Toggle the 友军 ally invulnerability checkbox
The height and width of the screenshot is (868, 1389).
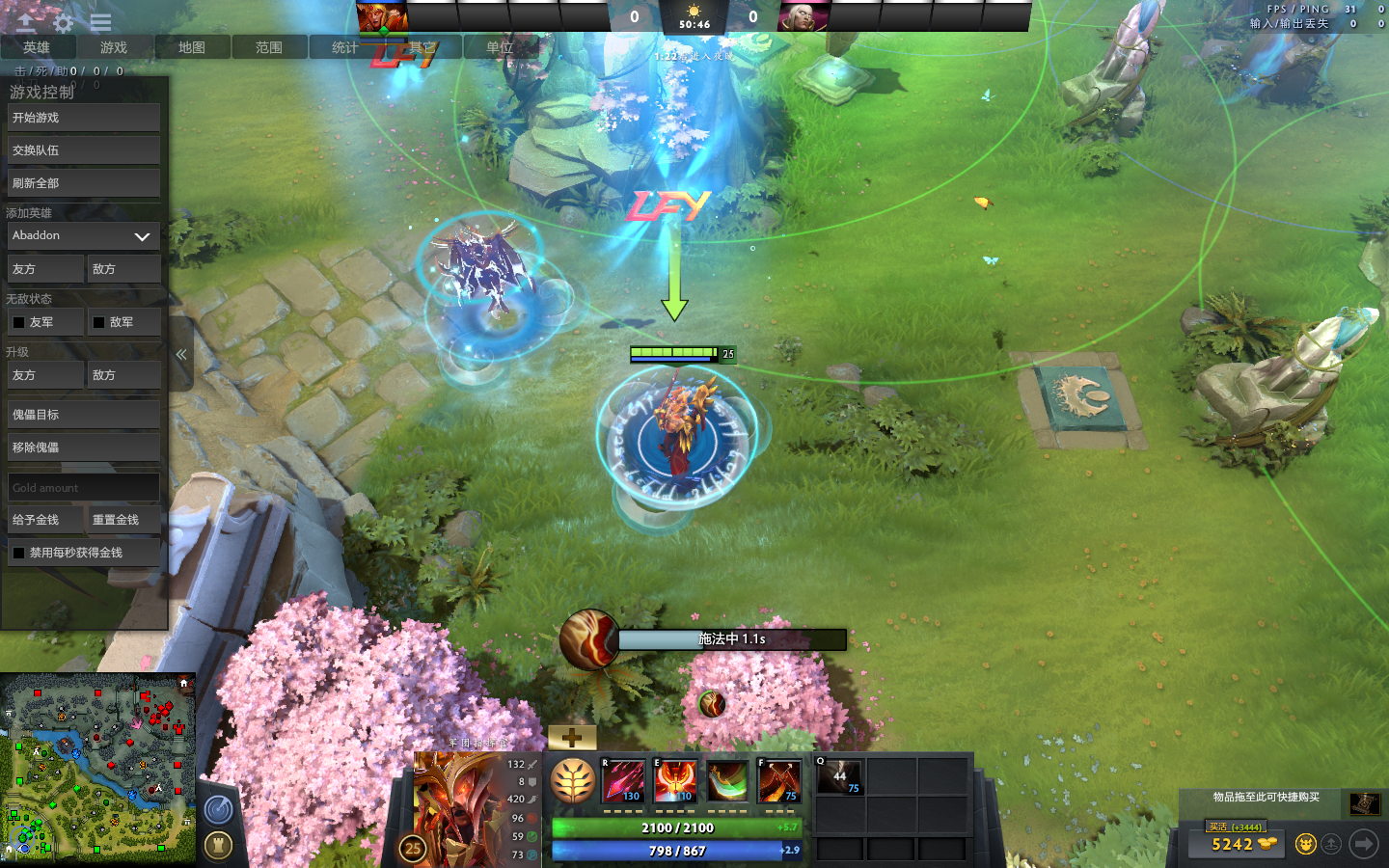[19, 322]
